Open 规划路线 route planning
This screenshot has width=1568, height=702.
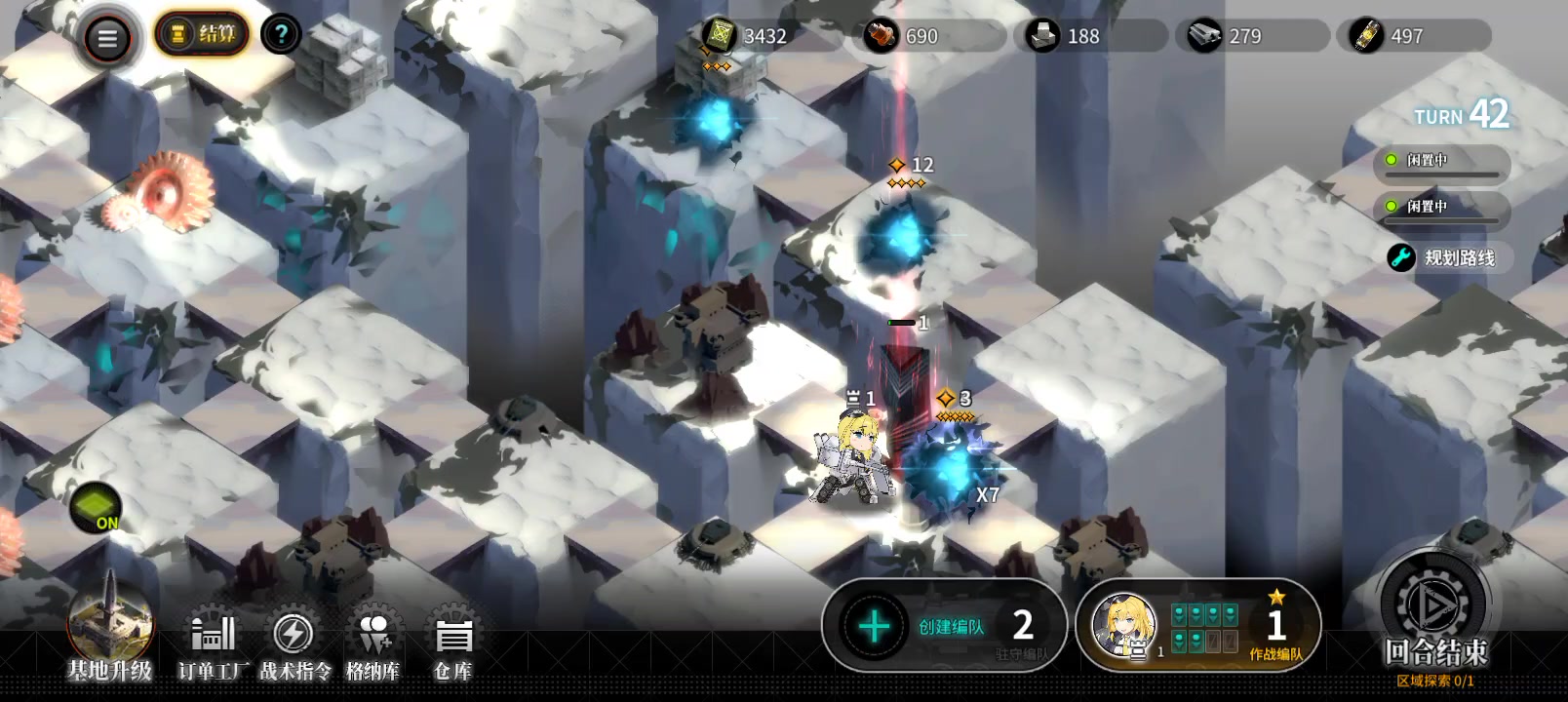point(1447,257)
